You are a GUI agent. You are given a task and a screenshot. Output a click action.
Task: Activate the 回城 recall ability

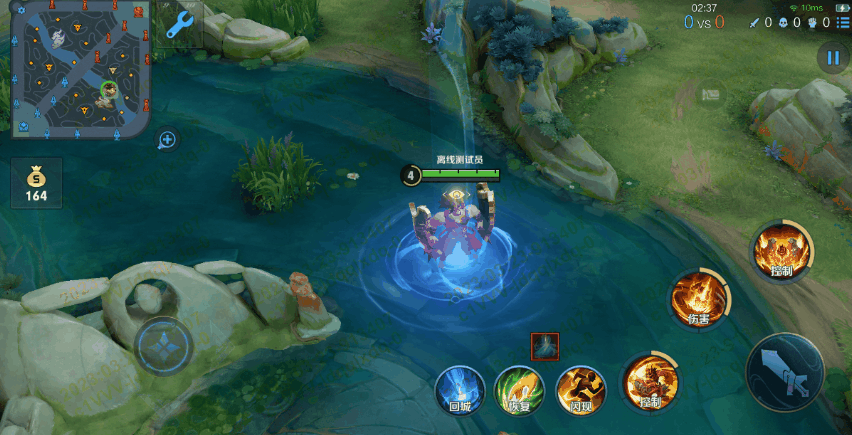click(x=460, y=389)
